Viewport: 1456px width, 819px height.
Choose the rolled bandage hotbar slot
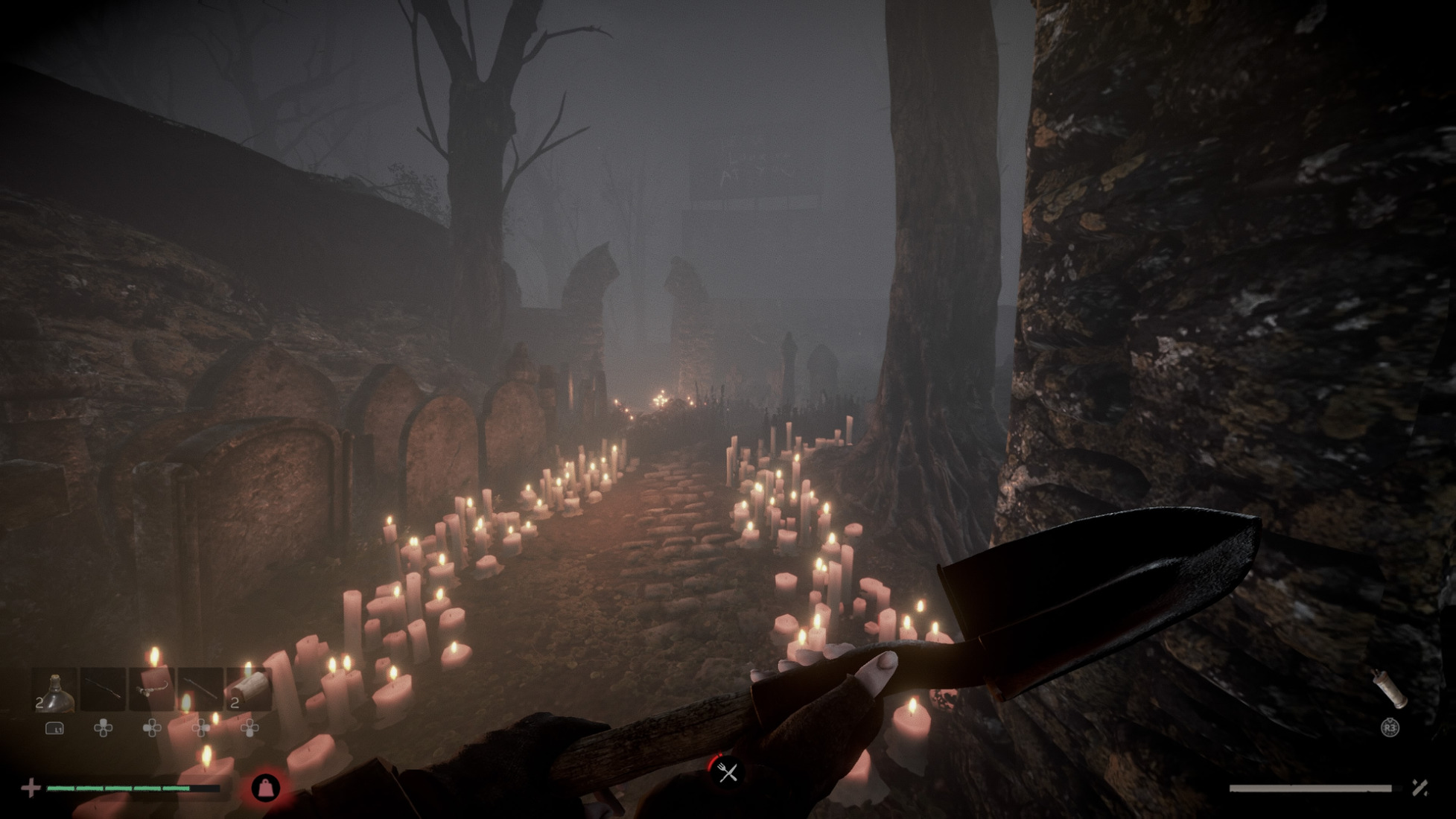pos(249,690)
